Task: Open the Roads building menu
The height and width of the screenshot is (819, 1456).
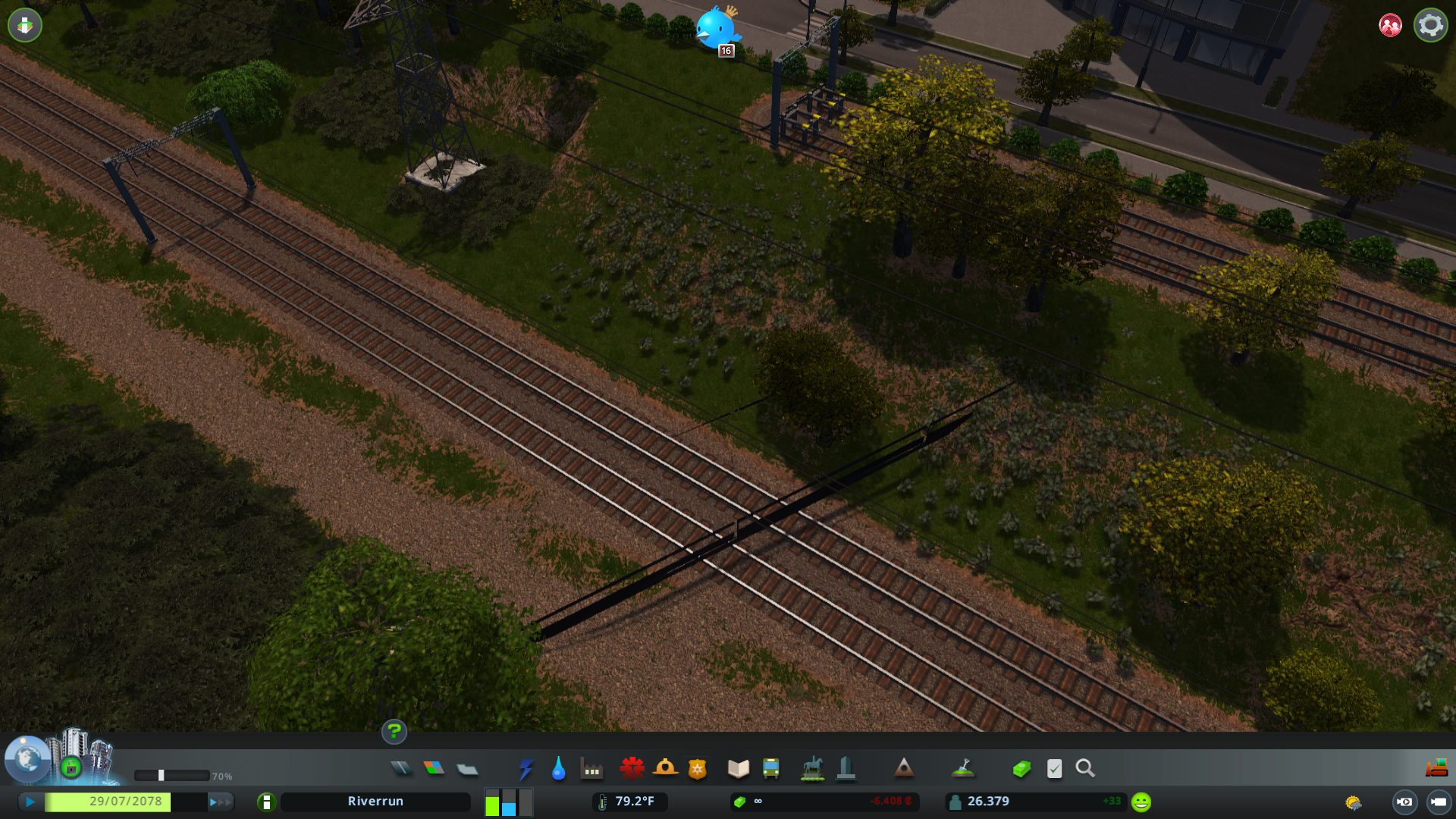Action: (403, 769)
